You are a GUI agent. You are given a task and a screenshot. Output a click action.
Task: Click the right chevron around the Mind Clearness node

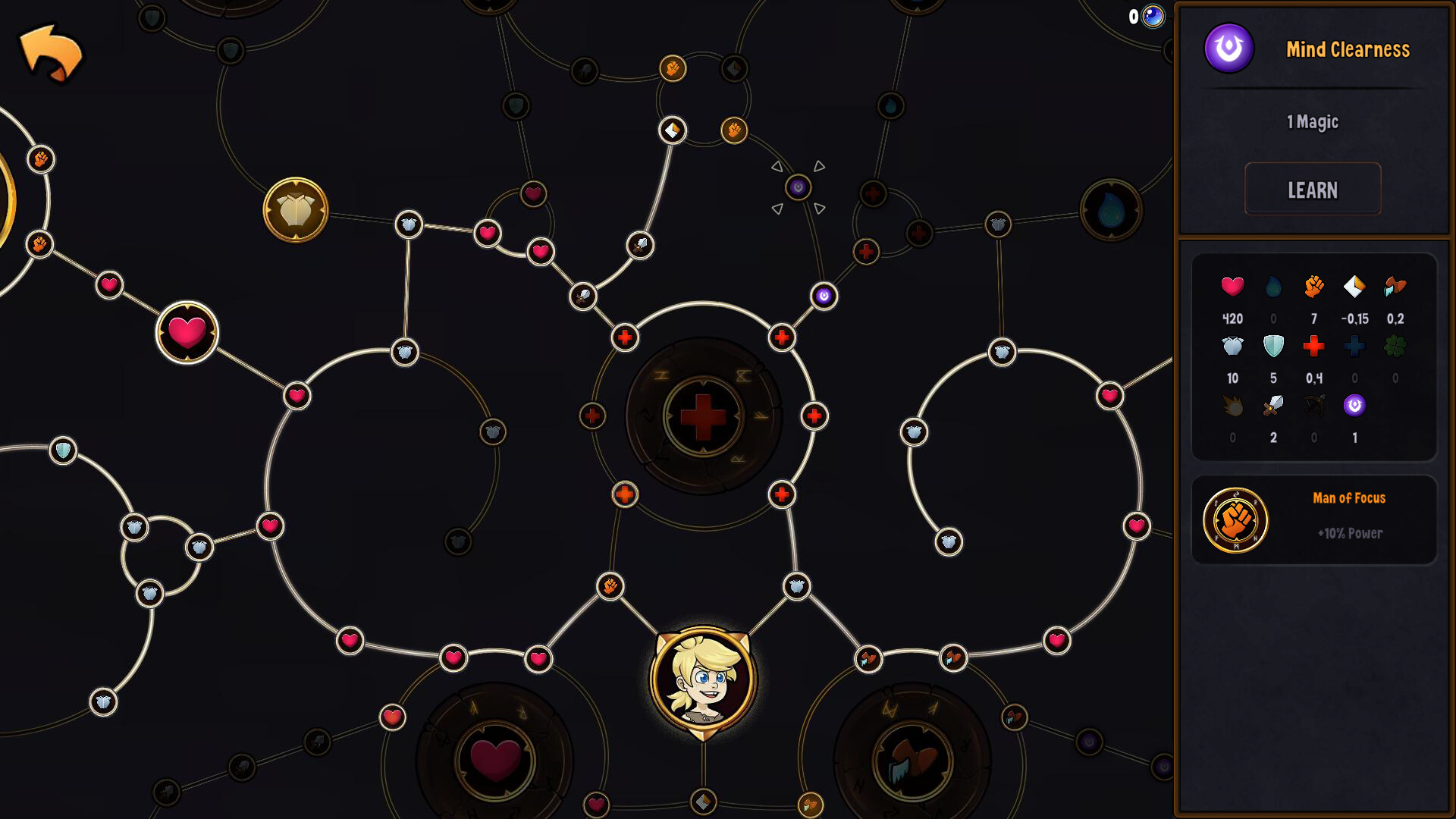[819, 165]
